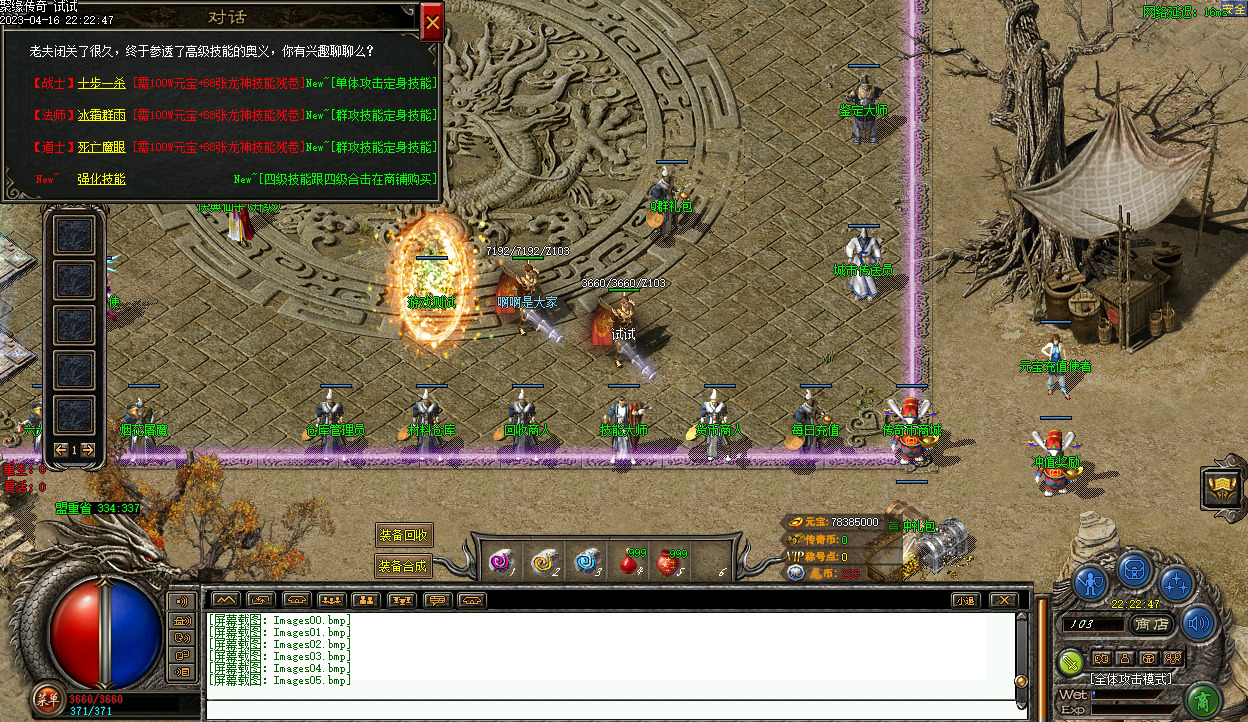This screenshot has height=722, width=1248.
Task: Open the skills sparkle round icon
Action: (x=1177, y=583)
